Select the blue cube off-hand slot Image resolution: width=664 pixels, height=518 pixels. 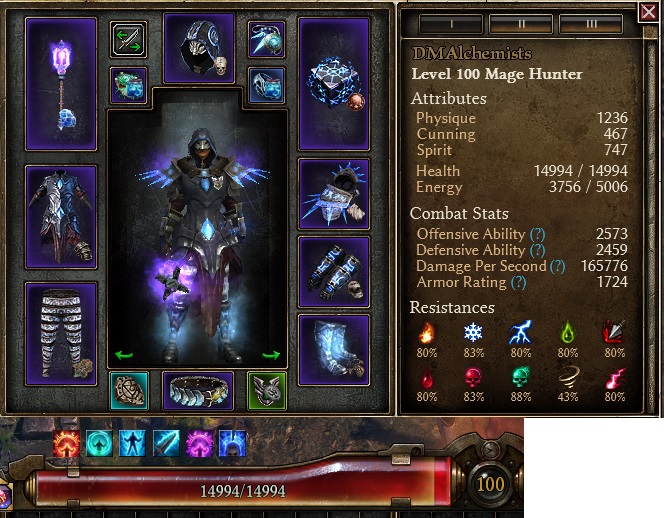(x=334, y=84)
